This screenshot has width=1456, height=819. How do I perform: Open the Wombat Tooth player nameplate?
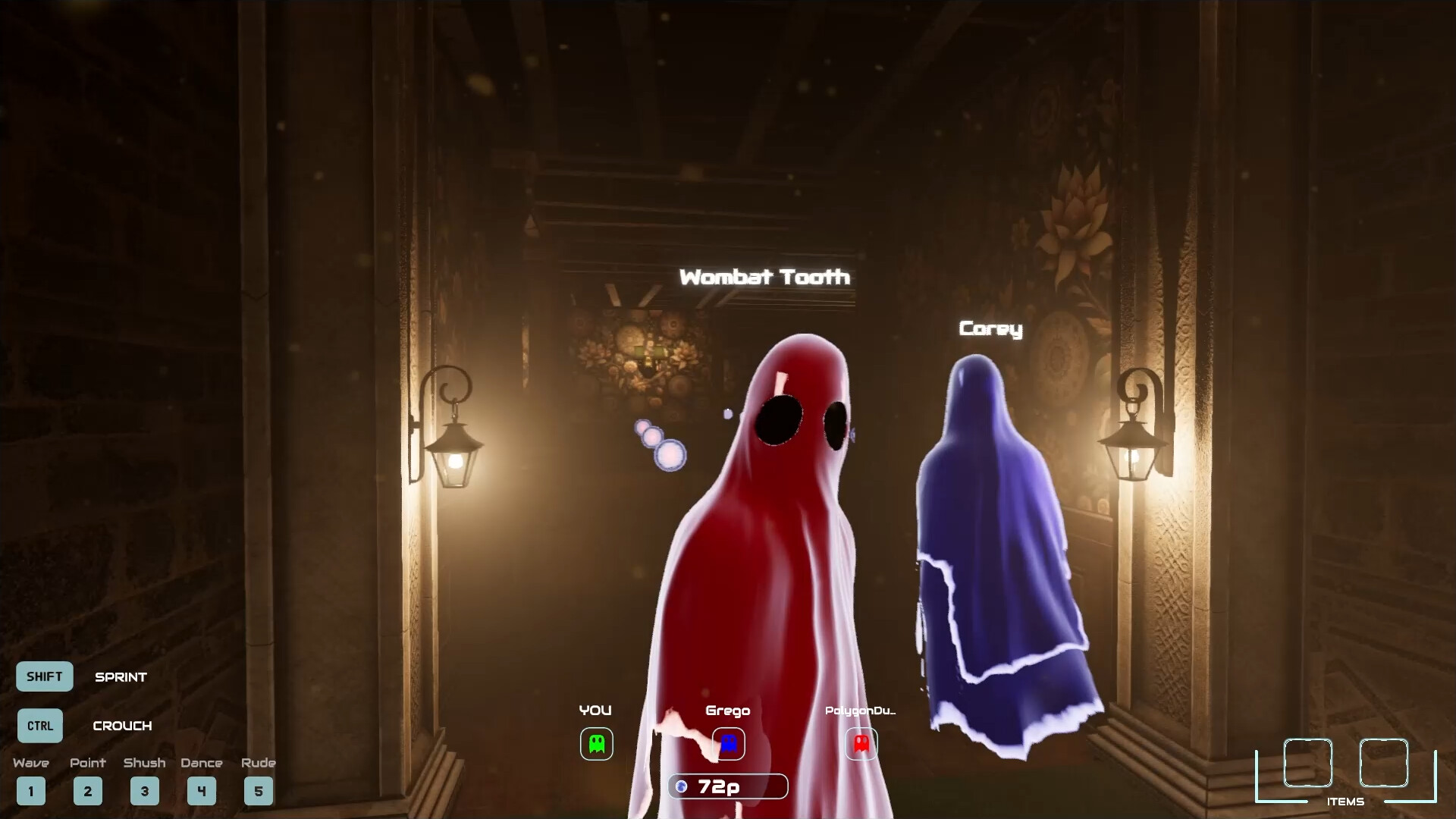click(x=765, y=278)
